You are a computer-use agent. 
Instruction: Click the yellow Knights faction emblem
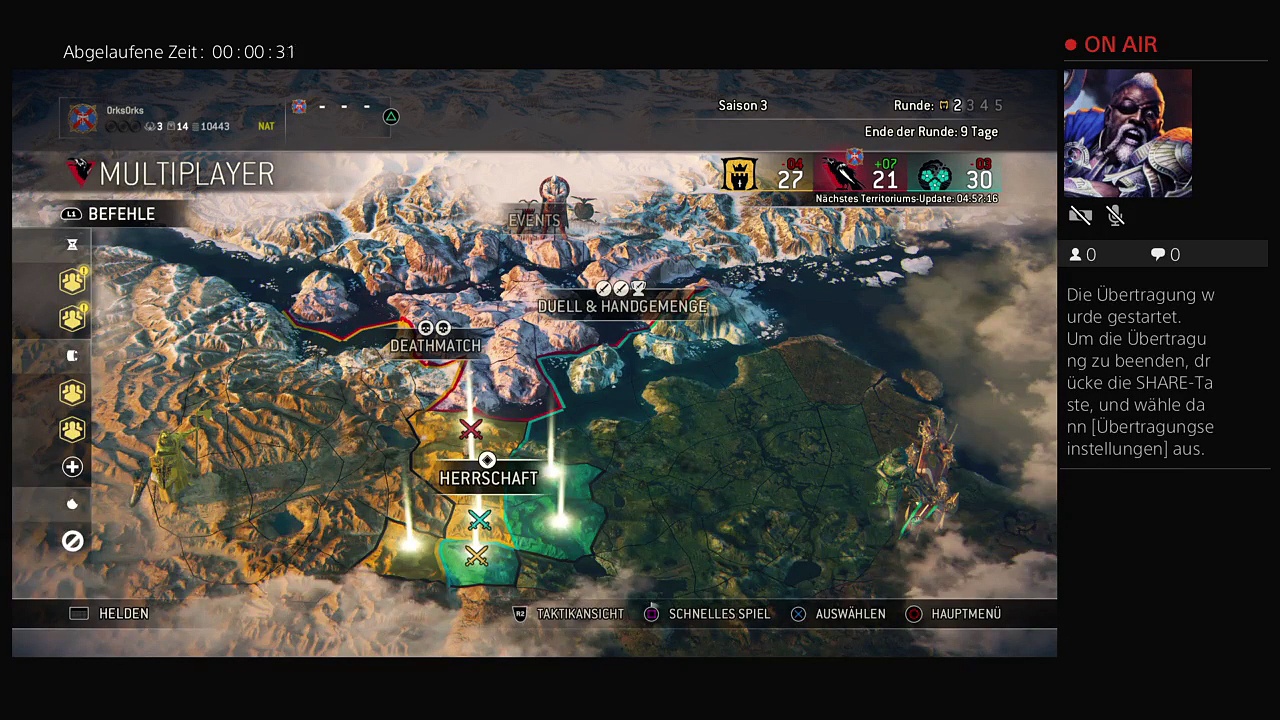coord(739,175)
